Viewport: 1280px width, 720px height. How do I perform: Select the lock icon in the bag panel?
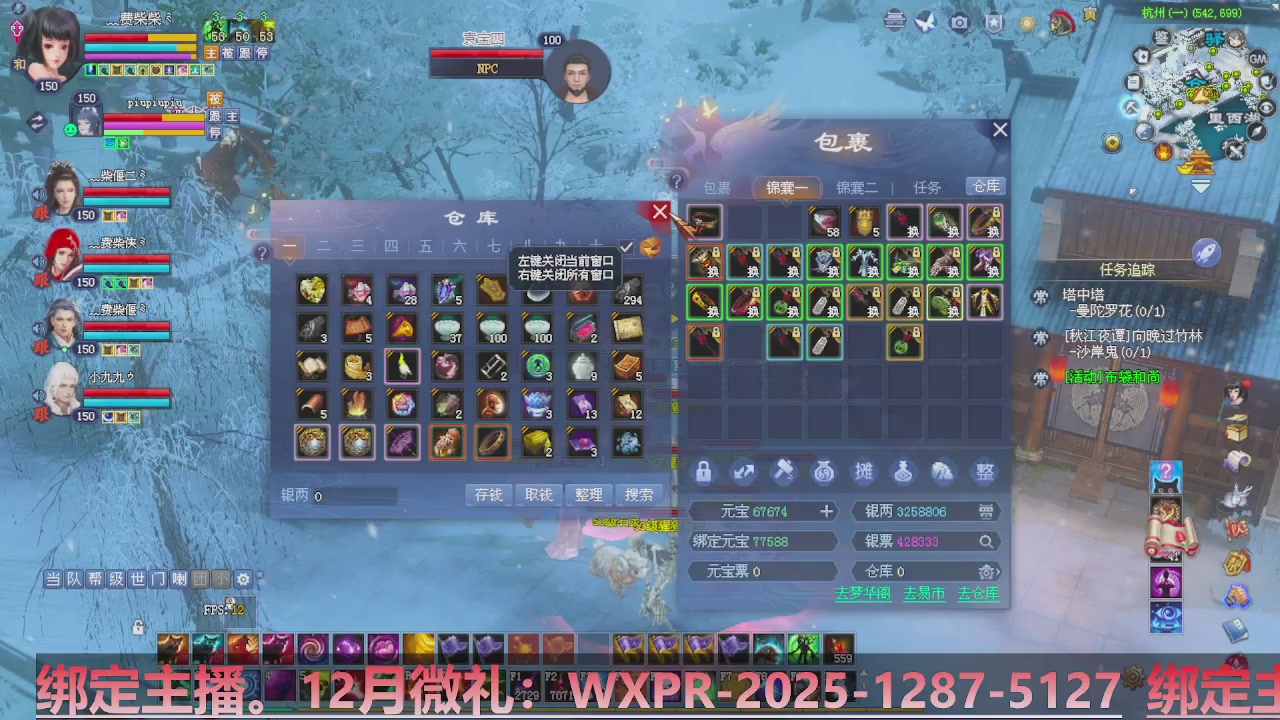click(703, 472)
